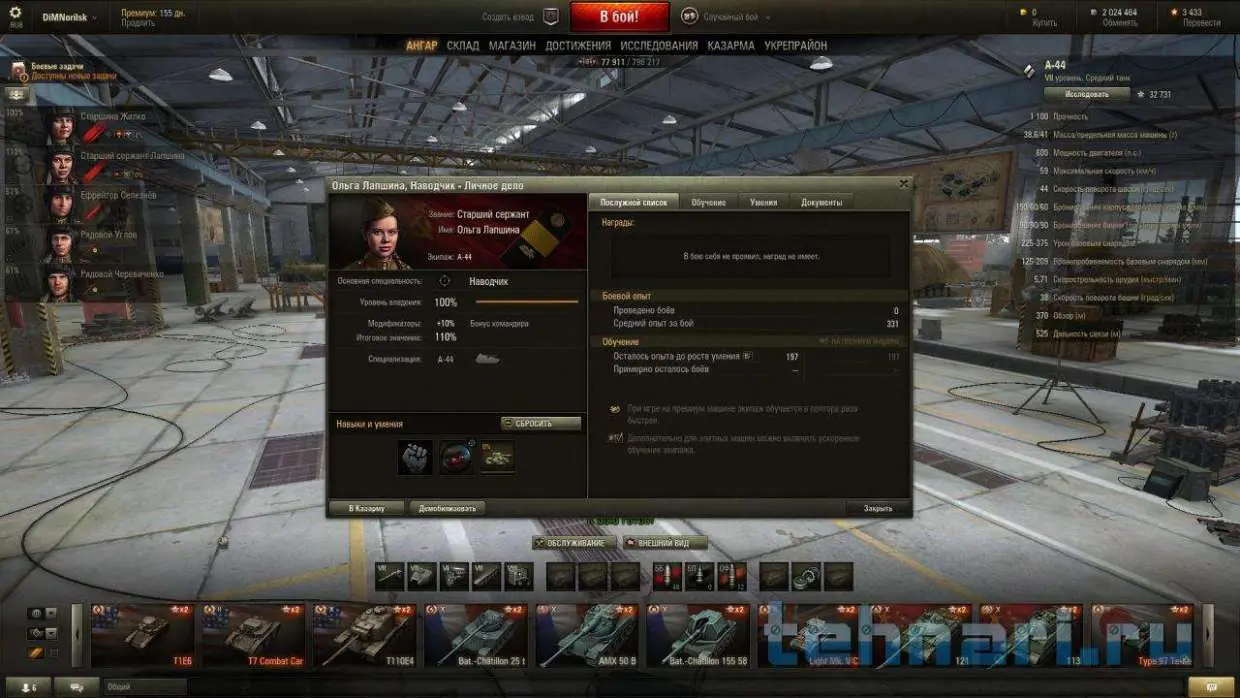
Task: Select the T110E4 tank in carousel
Action: [x=367, y=635]
